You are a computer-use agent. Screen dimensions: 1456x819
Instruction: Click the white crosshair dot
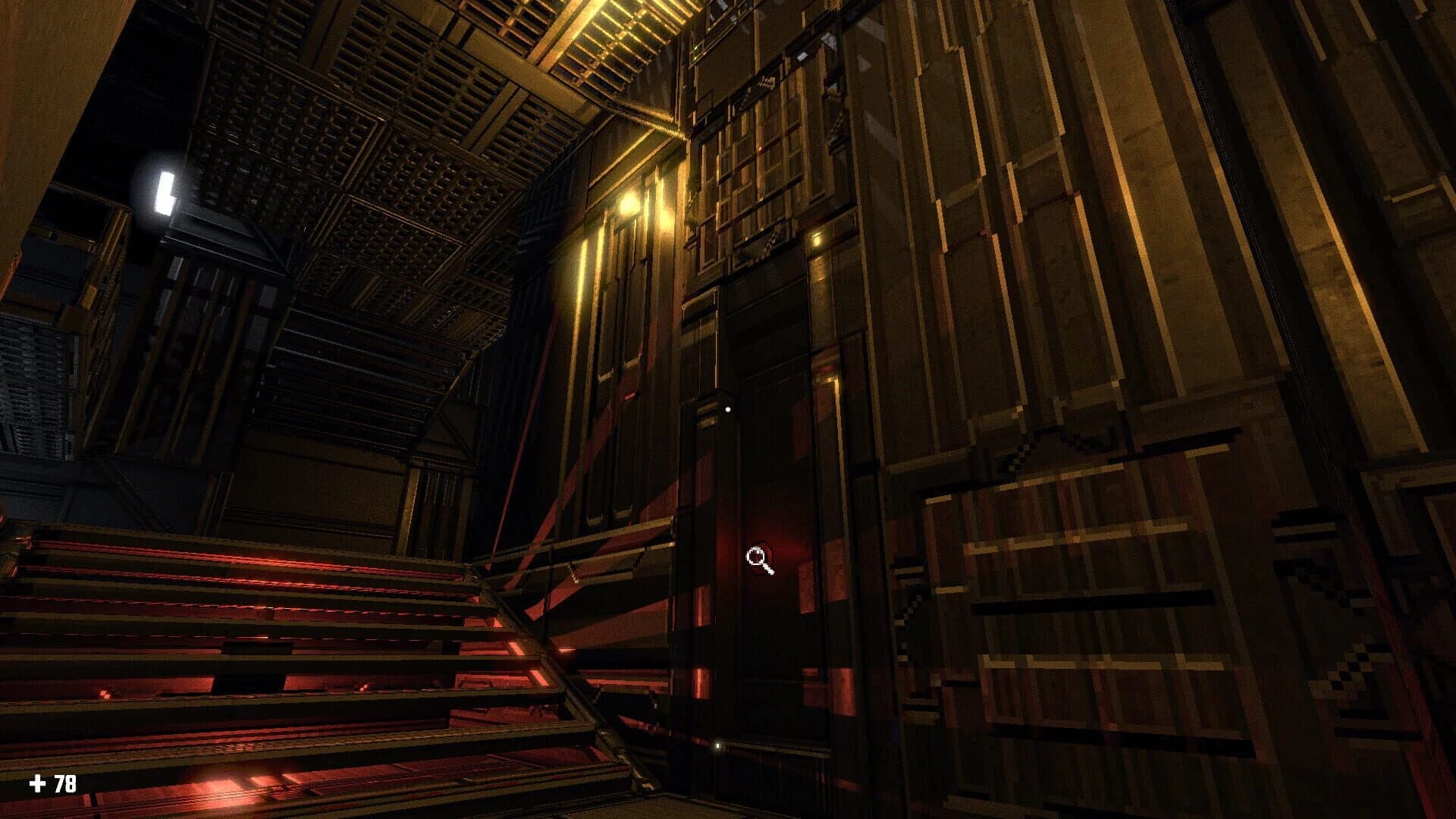[729, 409]
